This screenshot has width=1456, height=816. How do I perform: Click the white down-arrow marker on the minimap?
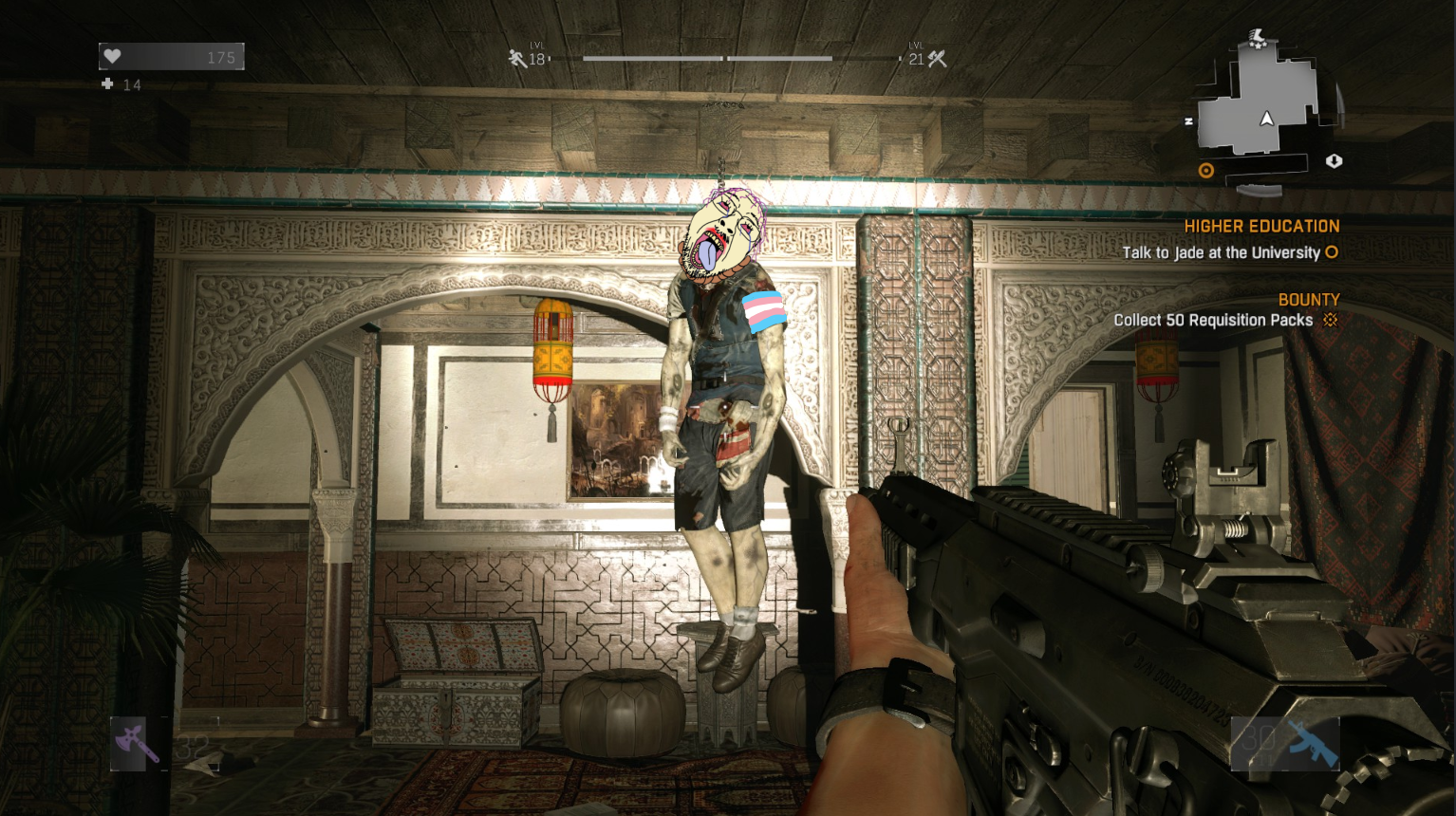coord(1334,161)
